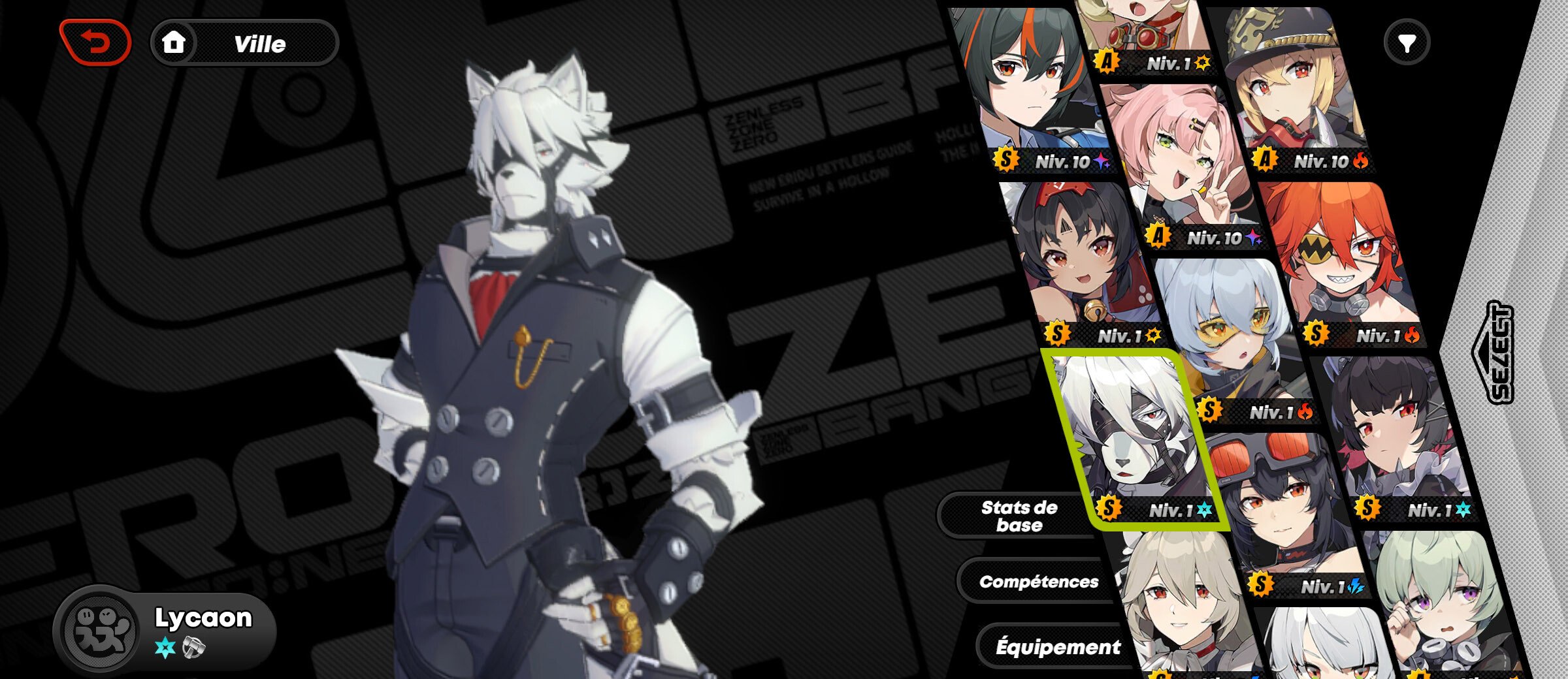Switch to the Compétences tab
Screen dimensions: 1568x679
pyautogui.click(x=1038, y=582)
